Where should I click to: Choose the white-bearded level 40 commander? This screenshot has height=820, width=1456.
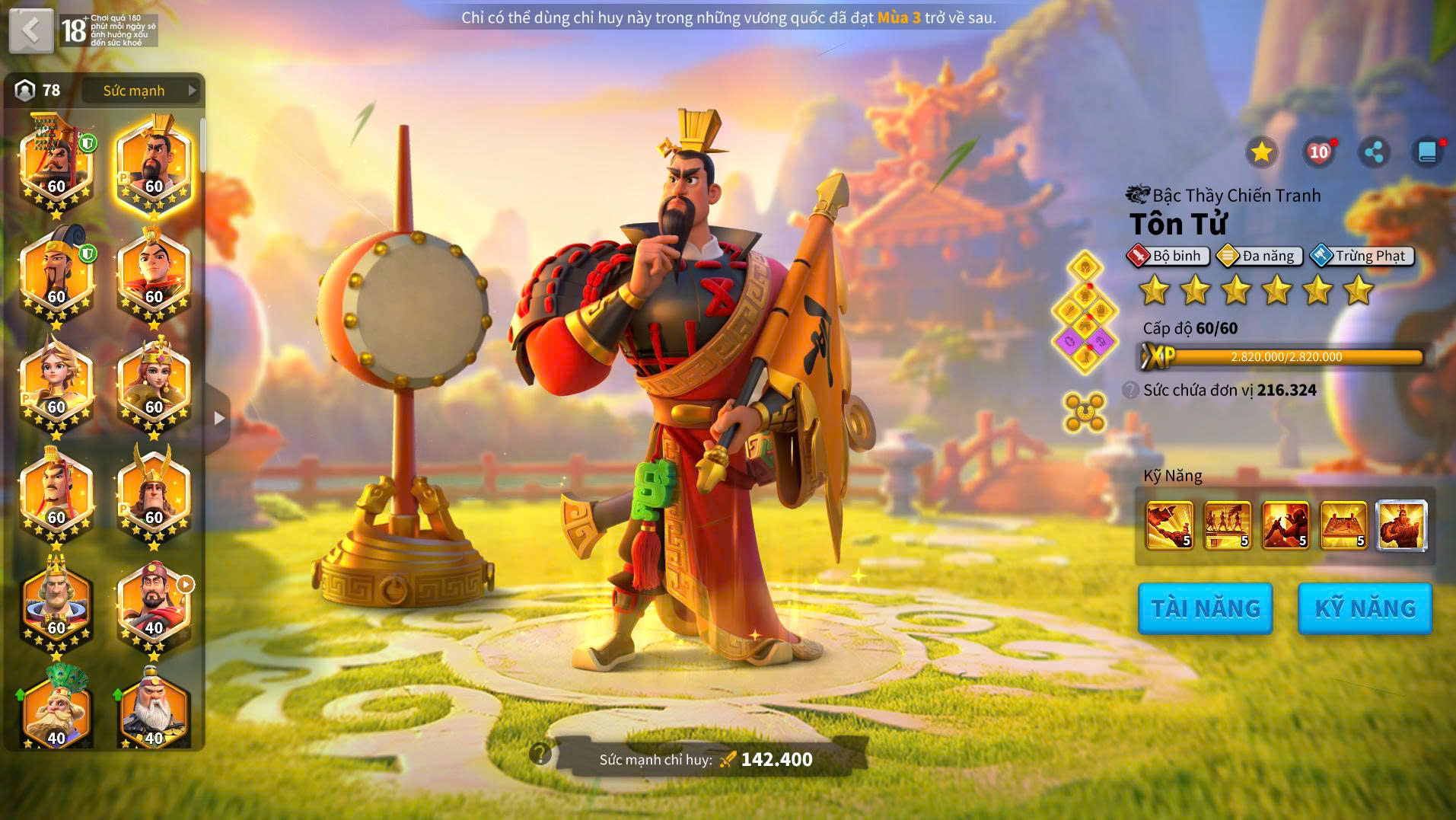154,708
